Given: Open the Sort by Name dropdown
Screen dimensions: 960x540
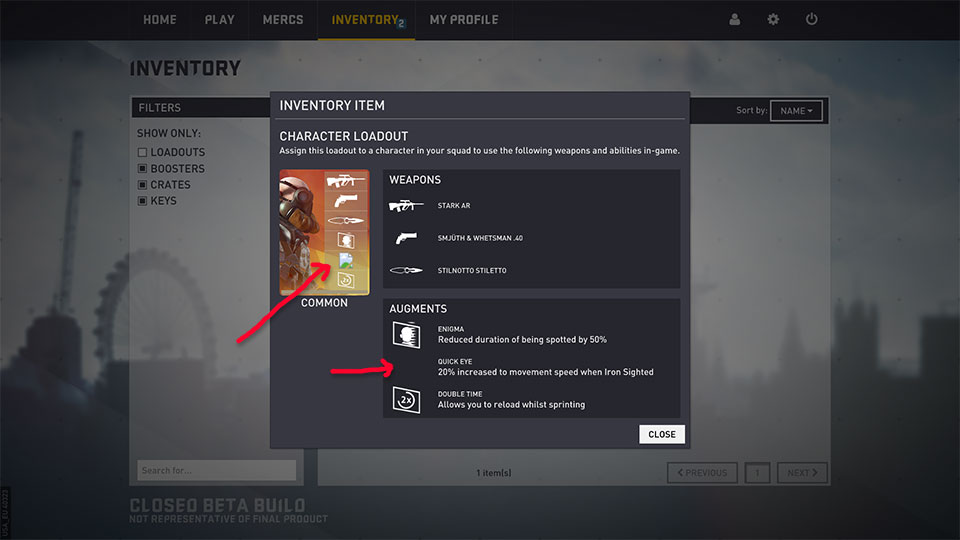Looking at the screenshot, I should click(796, 111).
